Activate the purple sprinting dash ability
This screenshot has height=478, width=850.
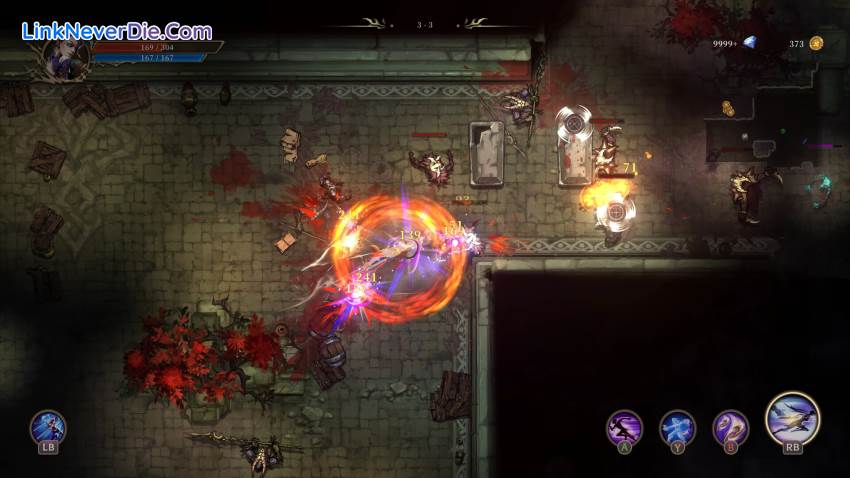[625, 428]
